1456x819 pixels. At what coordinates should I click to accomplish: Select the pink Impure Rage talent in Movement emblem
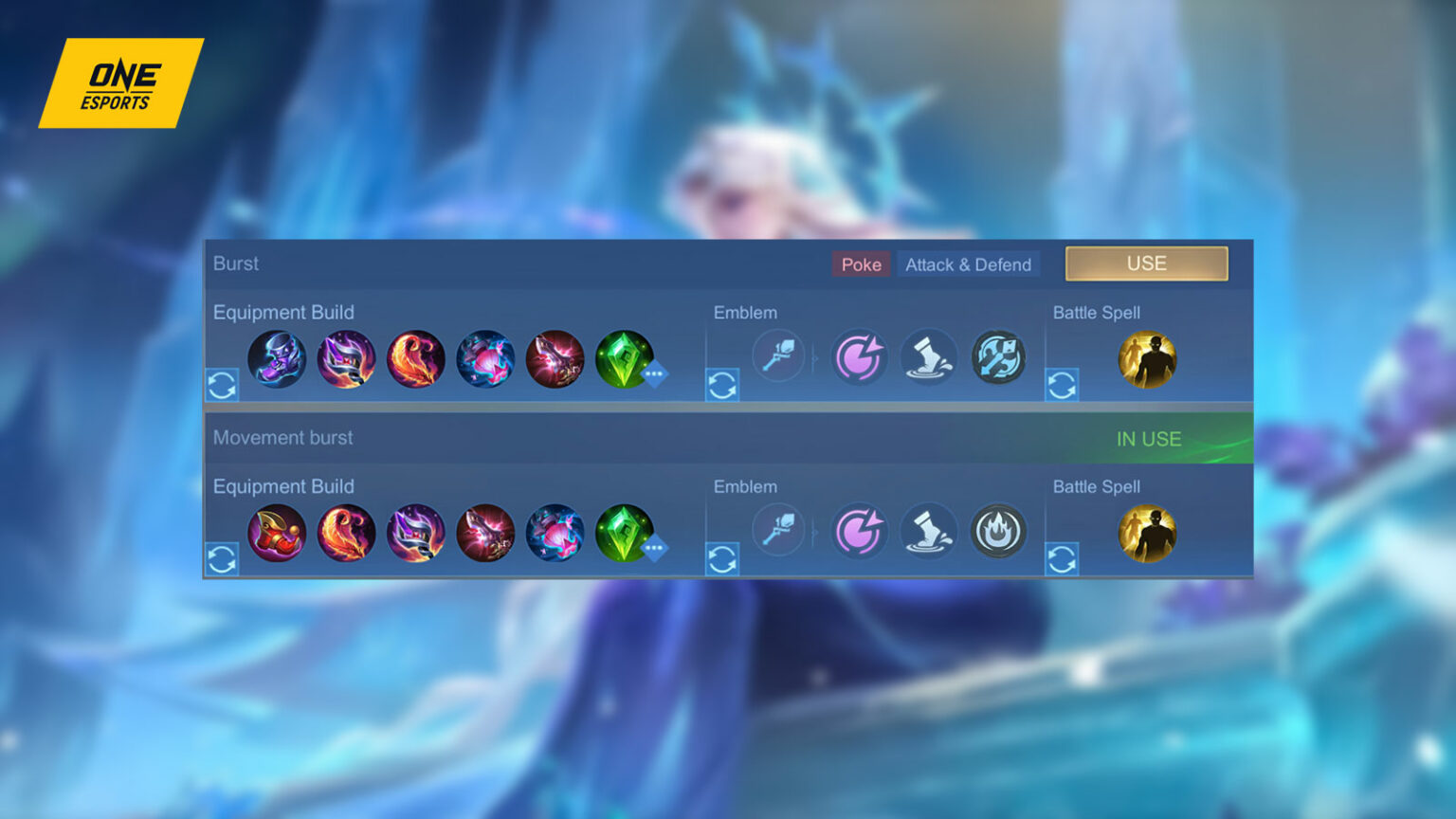859,531
